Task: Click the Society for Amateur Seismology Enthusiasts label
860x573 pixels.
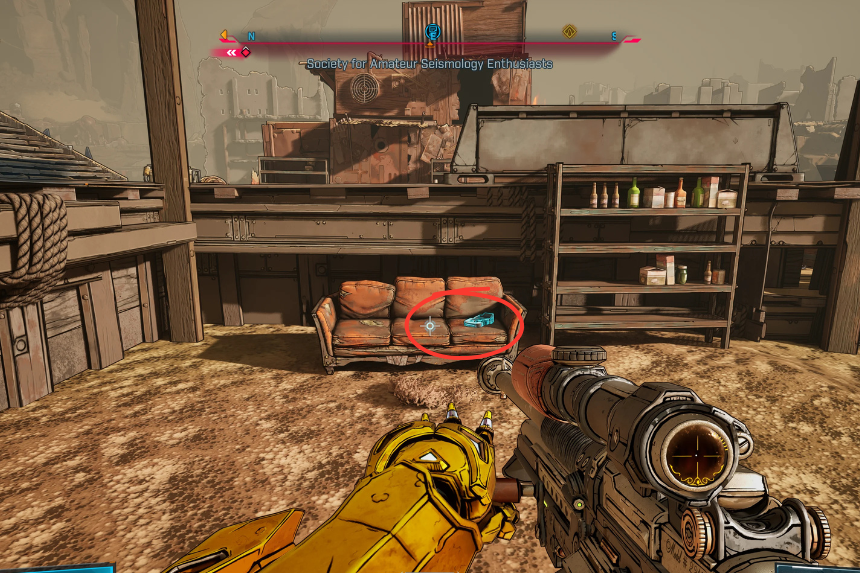Action: click(430, 64)
